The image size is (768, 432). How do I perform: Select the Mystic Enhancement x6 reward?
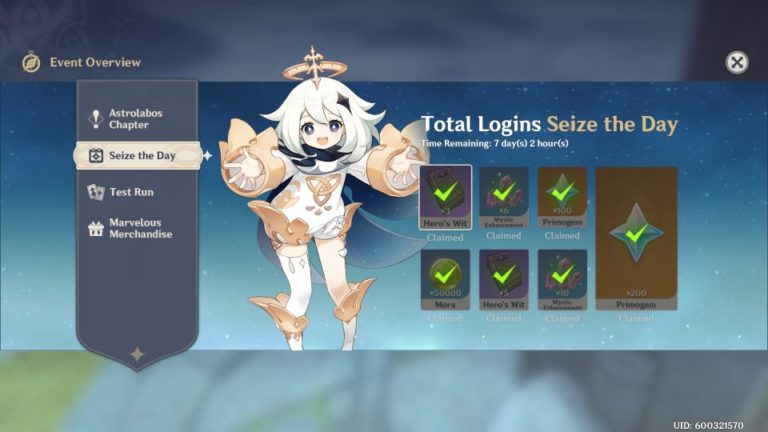click(503, 197)
